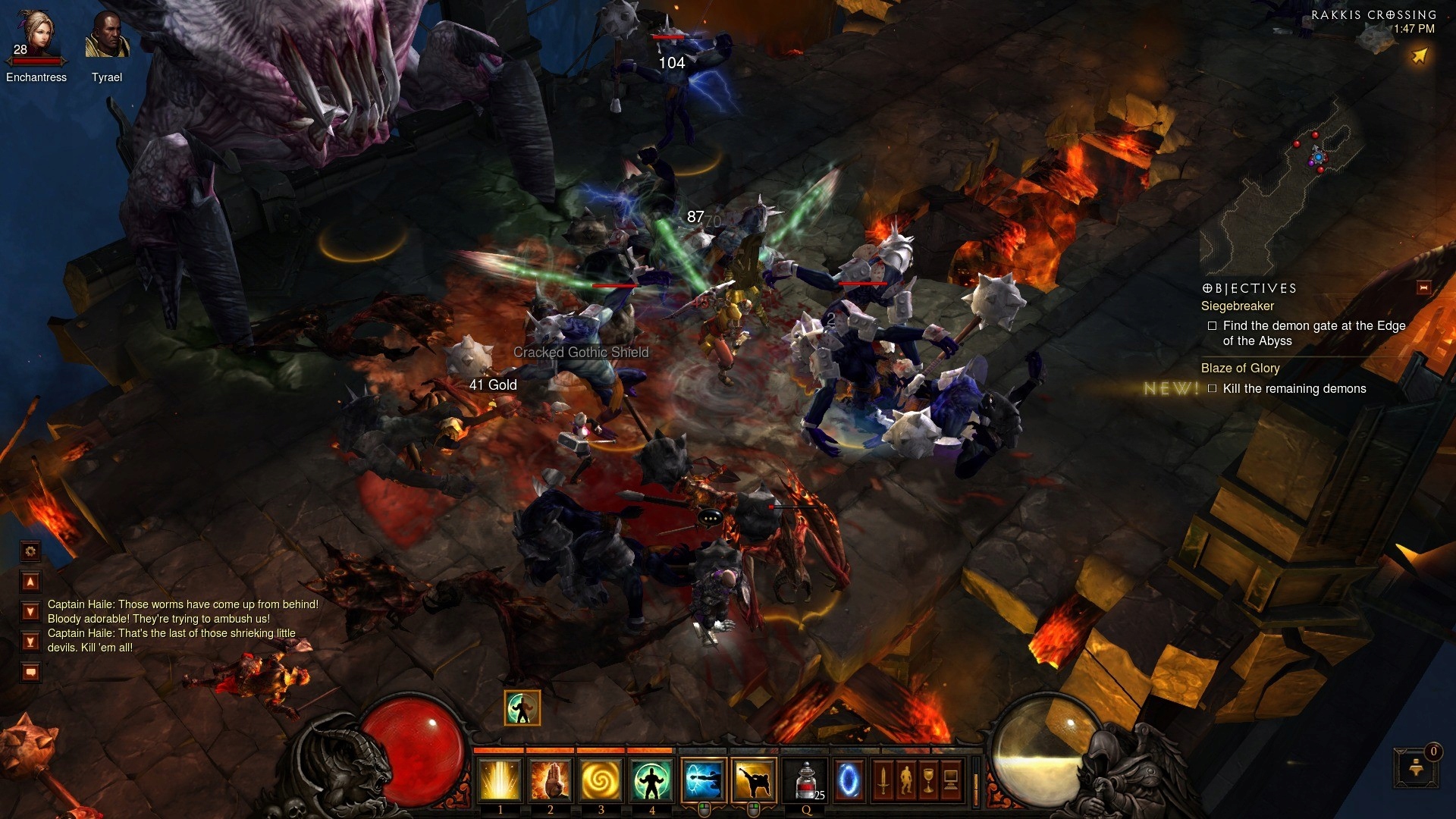Image resolution: width=1456 pixels, height=819 pixels.
Task: Select the Enchantress follower portrait
Action: (36, 36)
